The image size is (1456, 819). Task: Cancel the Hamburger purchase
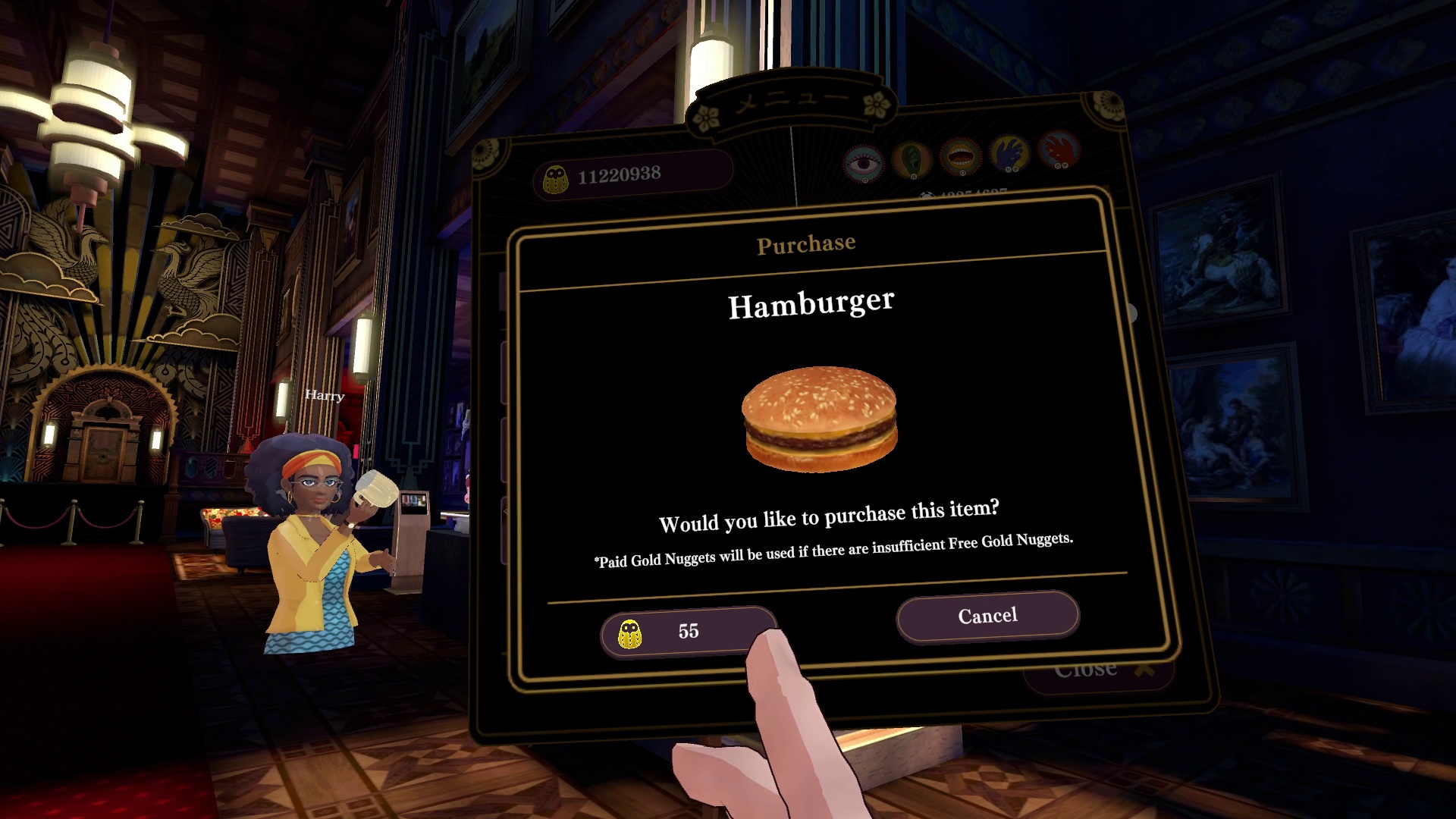pos(987,616)
